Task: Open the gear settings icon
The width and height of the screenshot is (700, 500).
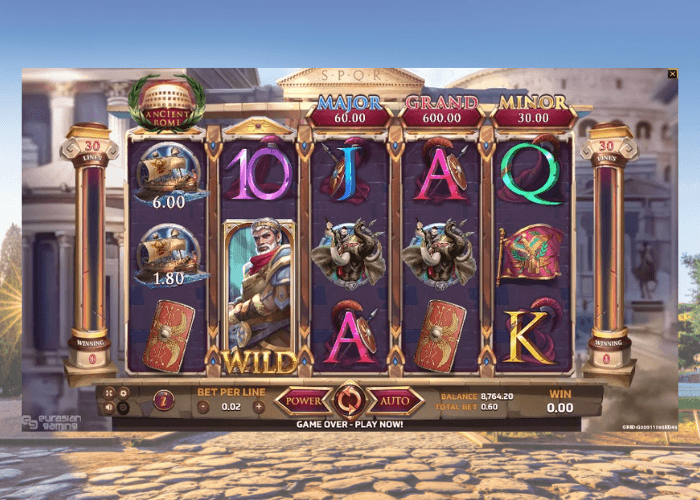Action: click(x=124, y=393)
